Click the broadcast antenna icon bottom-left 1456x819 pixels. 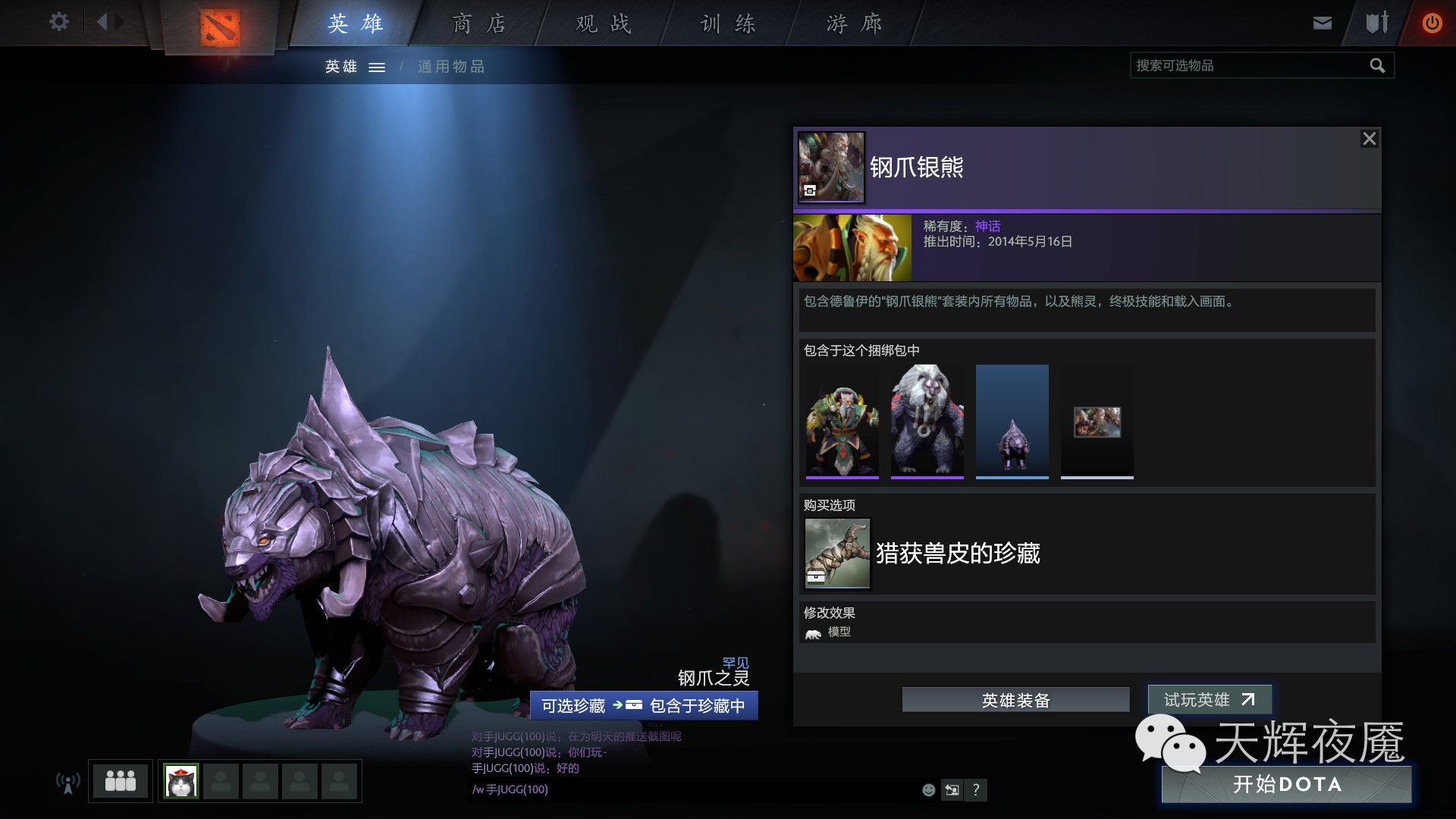tap(67, 782)
